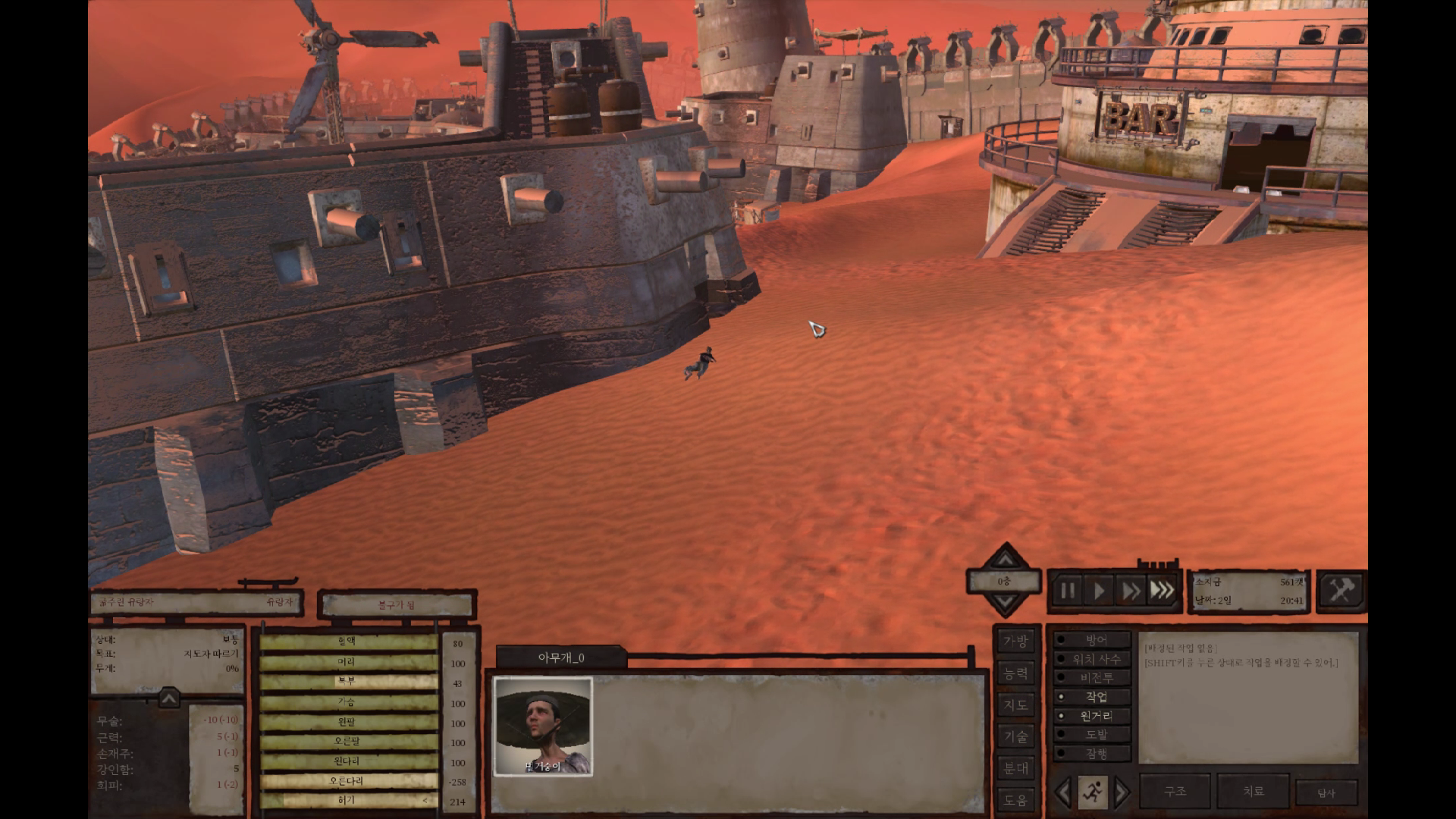Open the 기술 tech panel
The image size is (1456, 819).
tap(1015, 736)
